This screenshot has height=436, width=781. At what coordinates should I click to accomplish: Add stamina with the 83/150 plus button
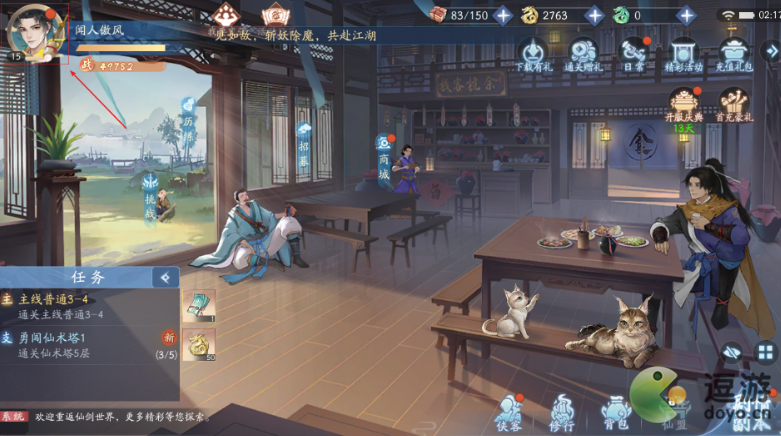point(503,15)
